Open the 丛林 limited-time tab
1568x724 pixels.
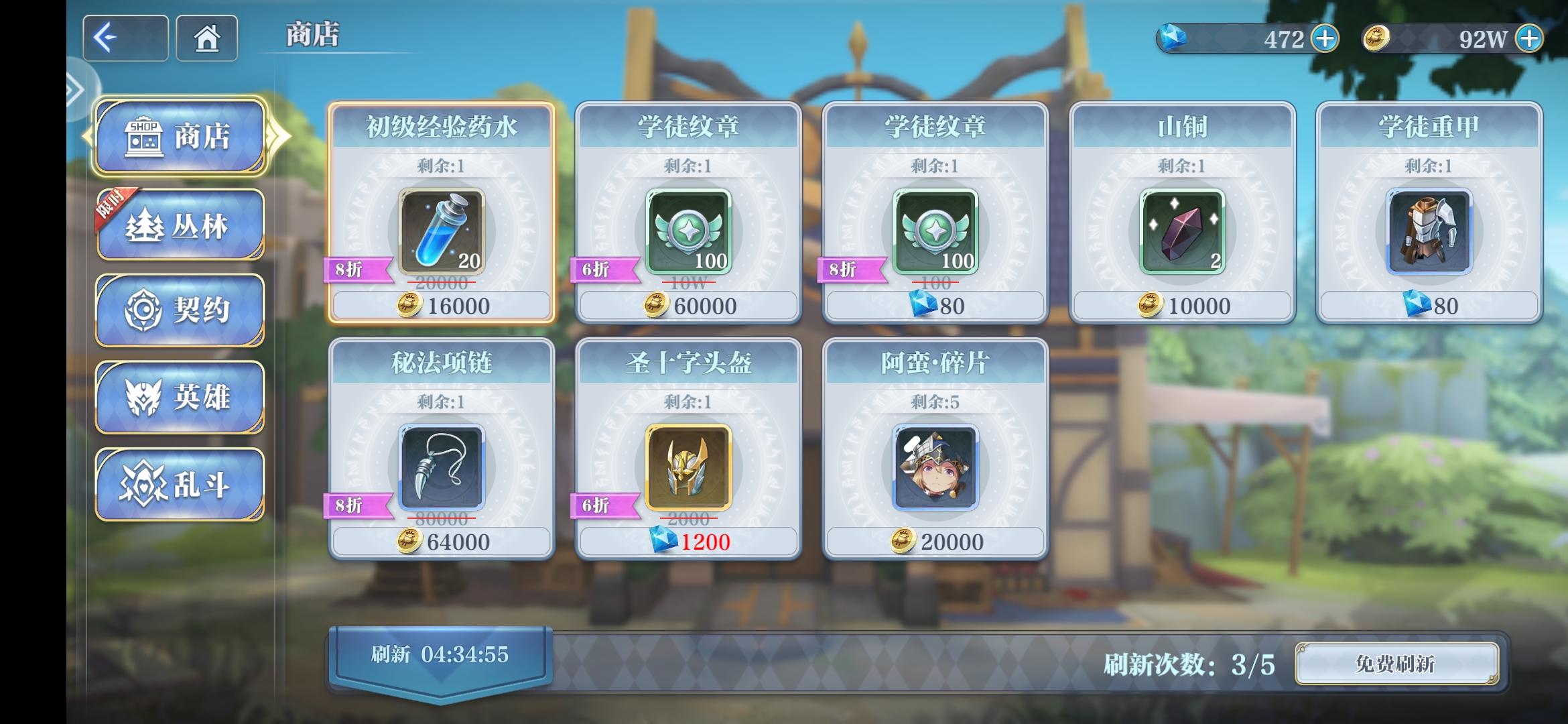[179, 223]
